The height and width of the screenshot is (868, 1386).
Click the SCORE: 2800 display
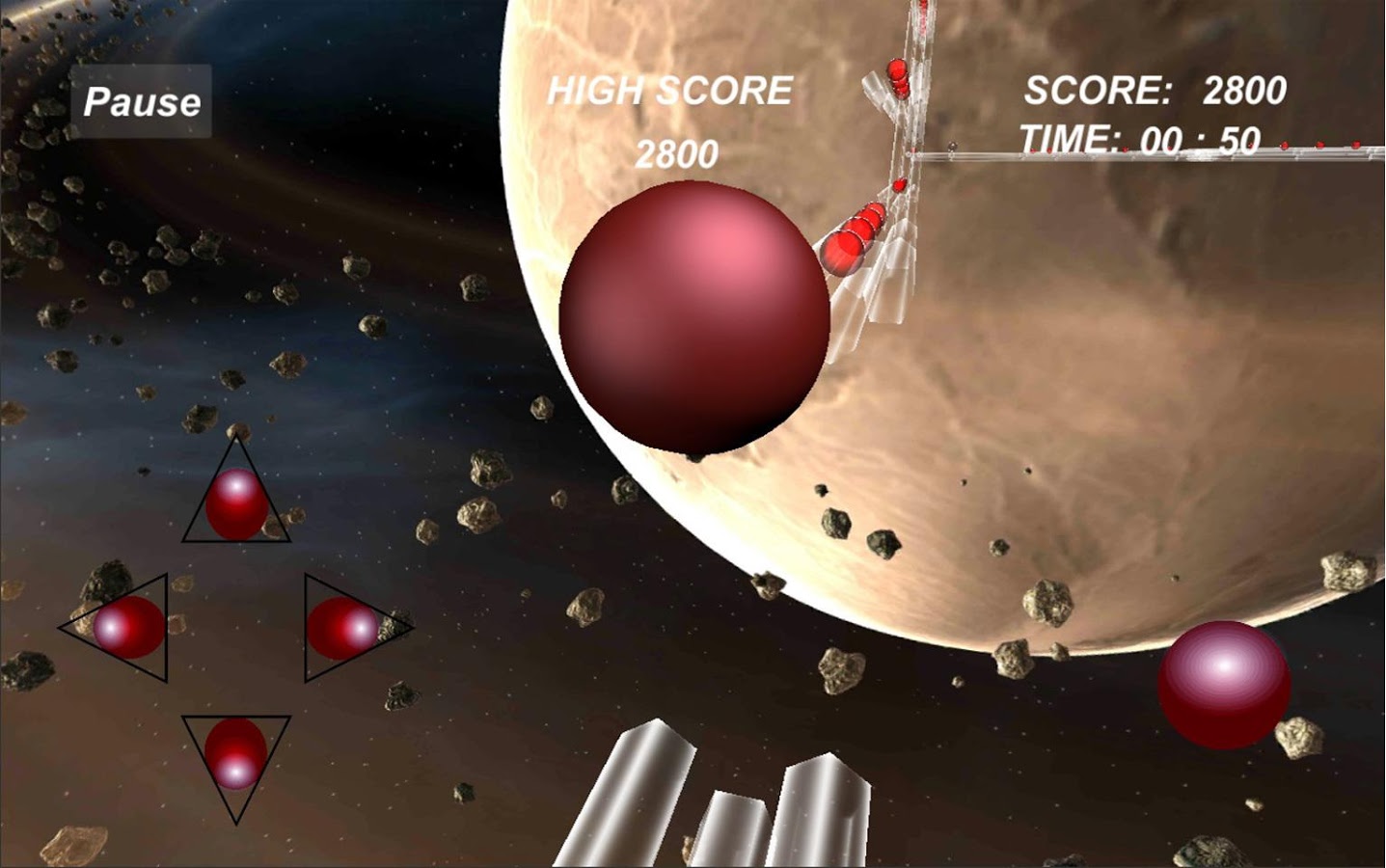tap(1155, 90)
